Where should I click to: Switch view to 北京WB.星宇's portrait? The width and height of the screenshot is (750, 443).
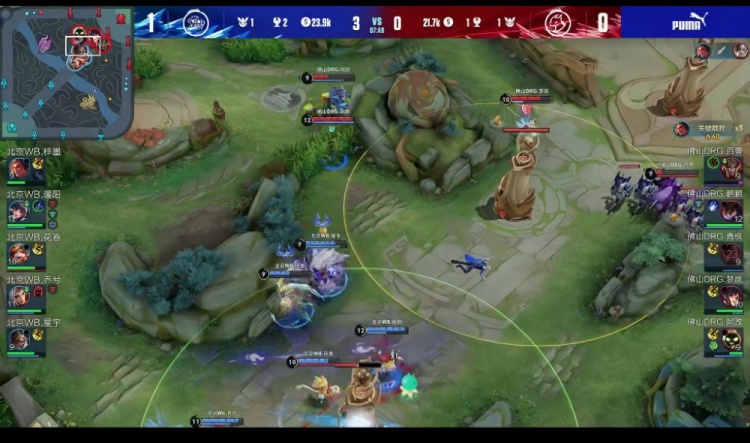point(20,340)
